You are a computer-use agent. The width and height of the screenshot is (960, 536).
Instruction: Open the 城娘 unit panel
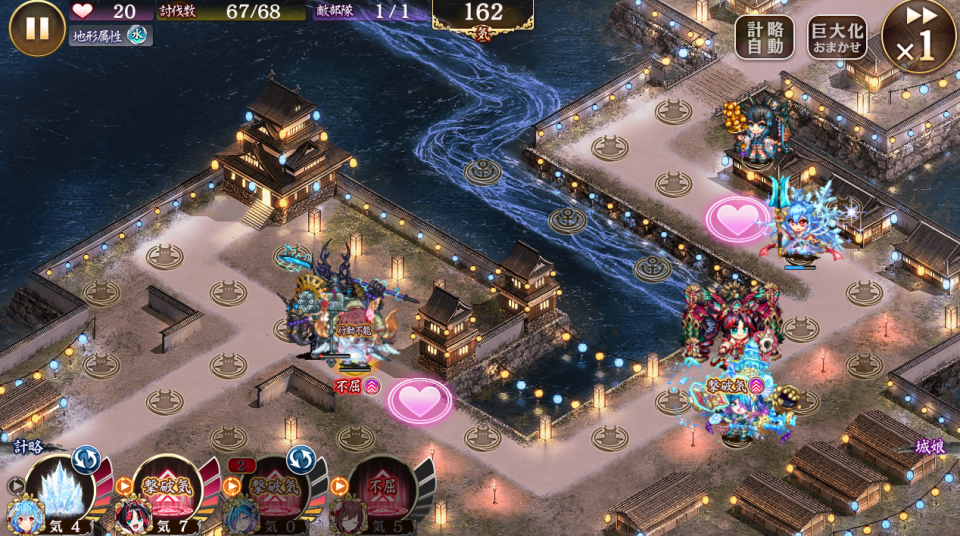point(930,447)
